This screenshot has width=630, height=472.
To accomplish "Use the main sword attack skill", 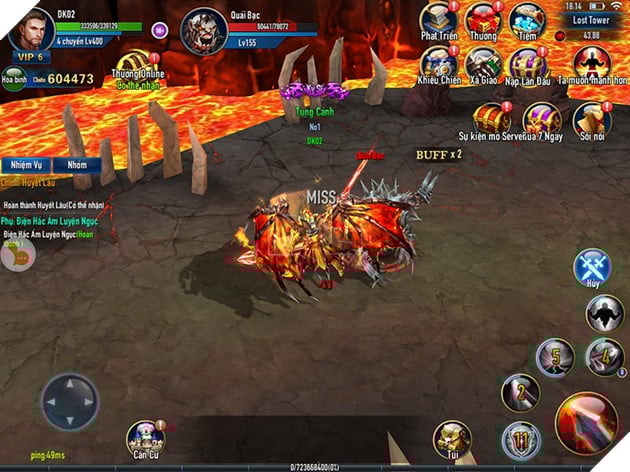I will click(586, 420).
